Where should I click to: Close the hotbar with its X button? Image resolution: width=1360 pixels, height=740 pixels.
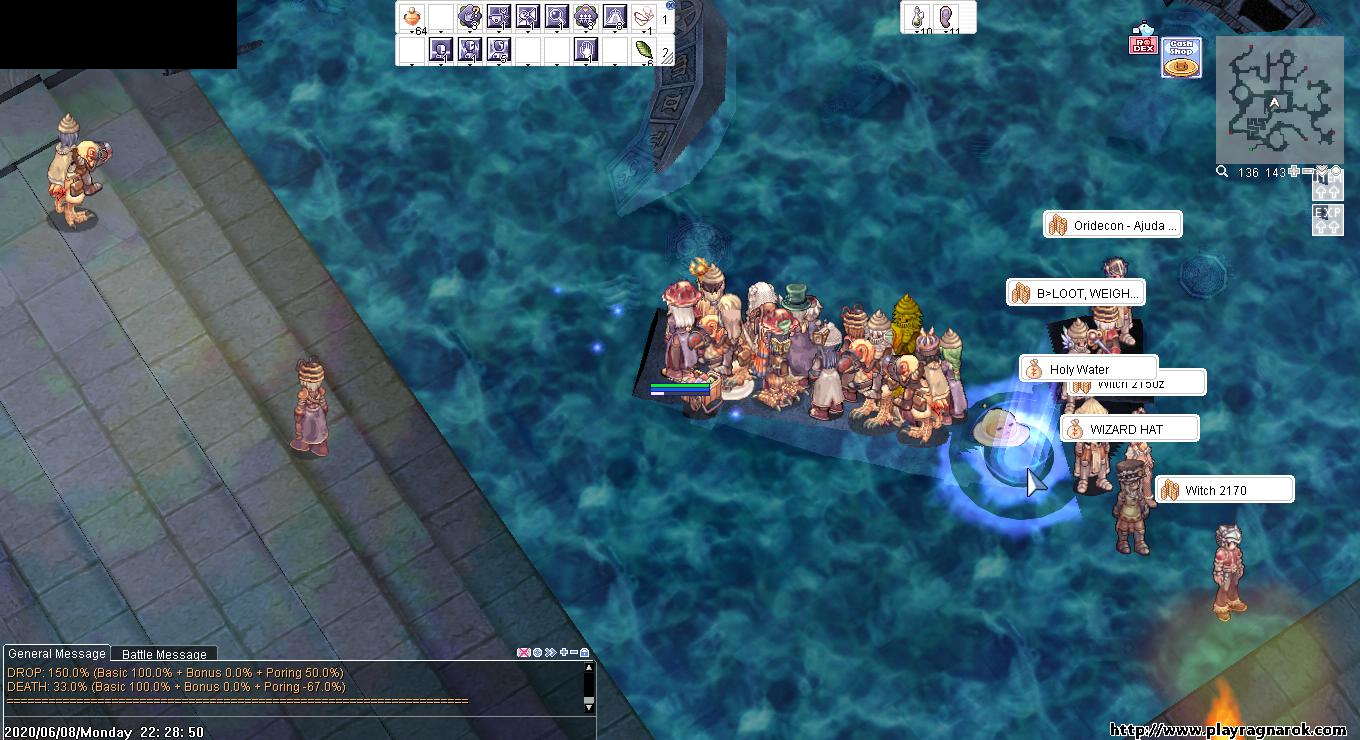click(x=670, y=5)
